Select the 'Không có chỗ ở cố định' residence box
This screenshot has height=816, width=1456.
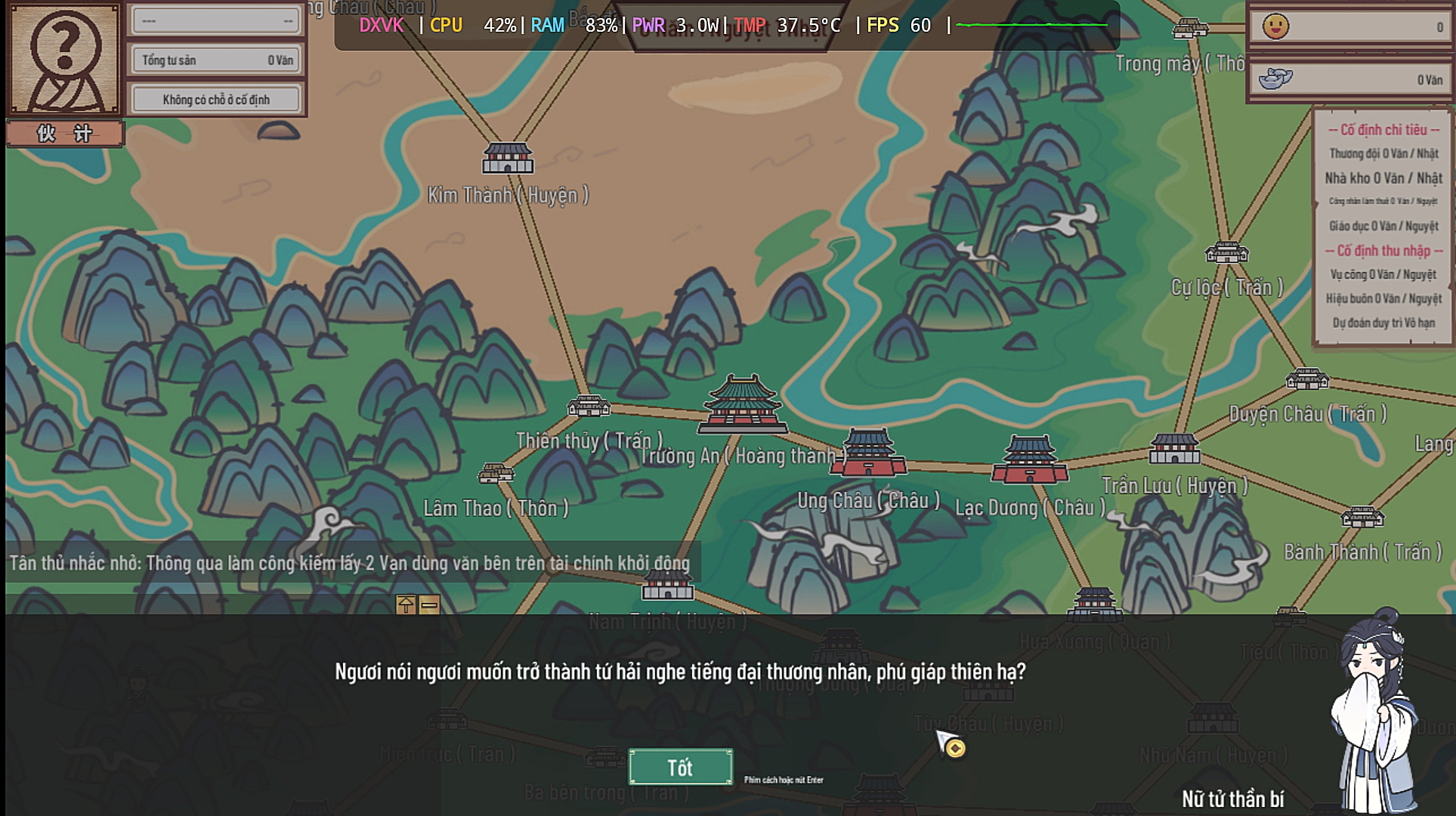[x=216, y=99]
